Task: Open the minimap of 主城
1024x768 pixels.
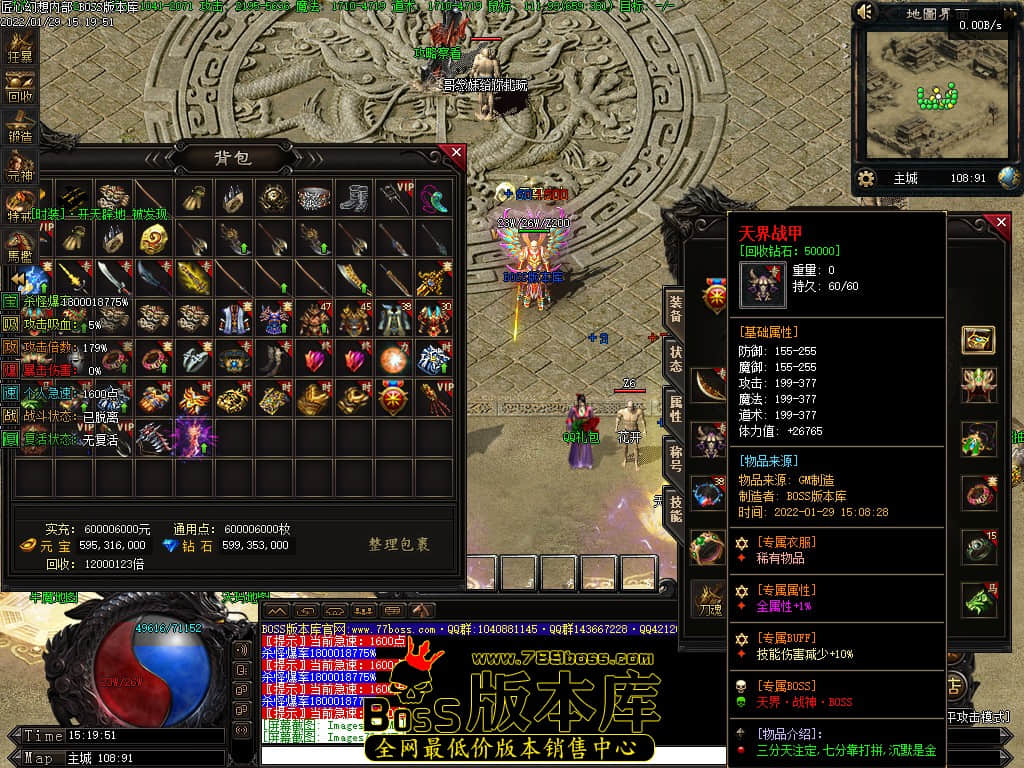Action: pos(934,100)
